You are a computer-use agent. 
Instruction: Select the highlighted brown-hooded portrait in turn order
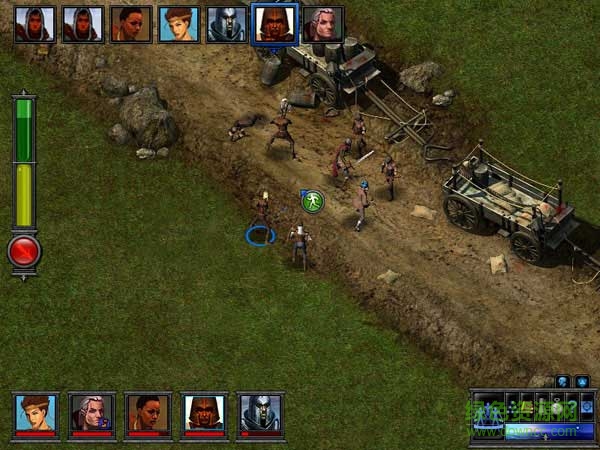274,23
